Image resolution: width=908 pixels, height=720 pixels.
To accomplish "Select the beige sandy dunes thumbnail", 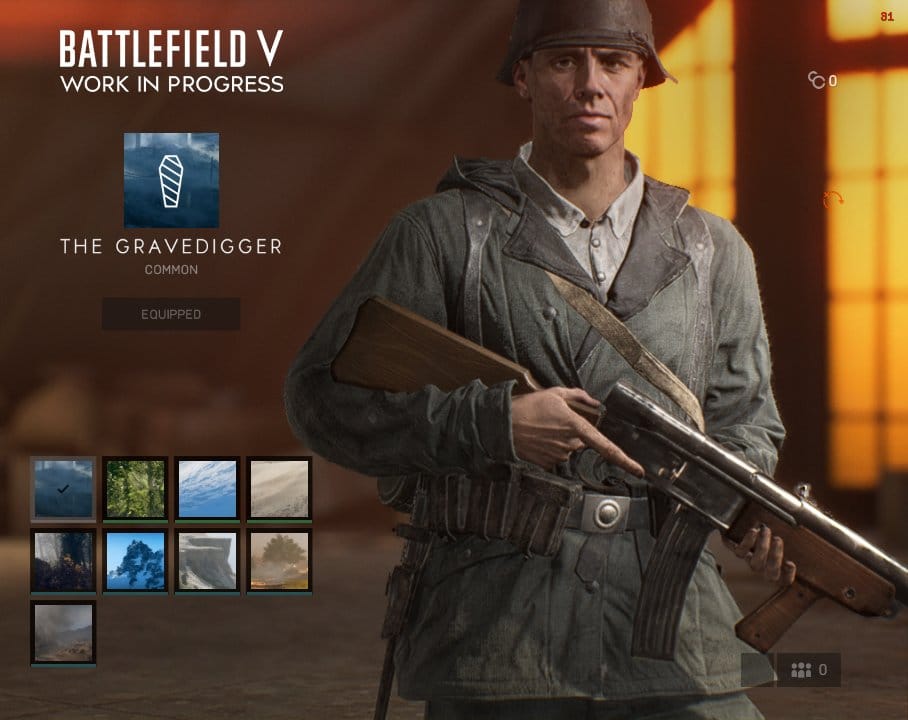I will click(279, 489).
